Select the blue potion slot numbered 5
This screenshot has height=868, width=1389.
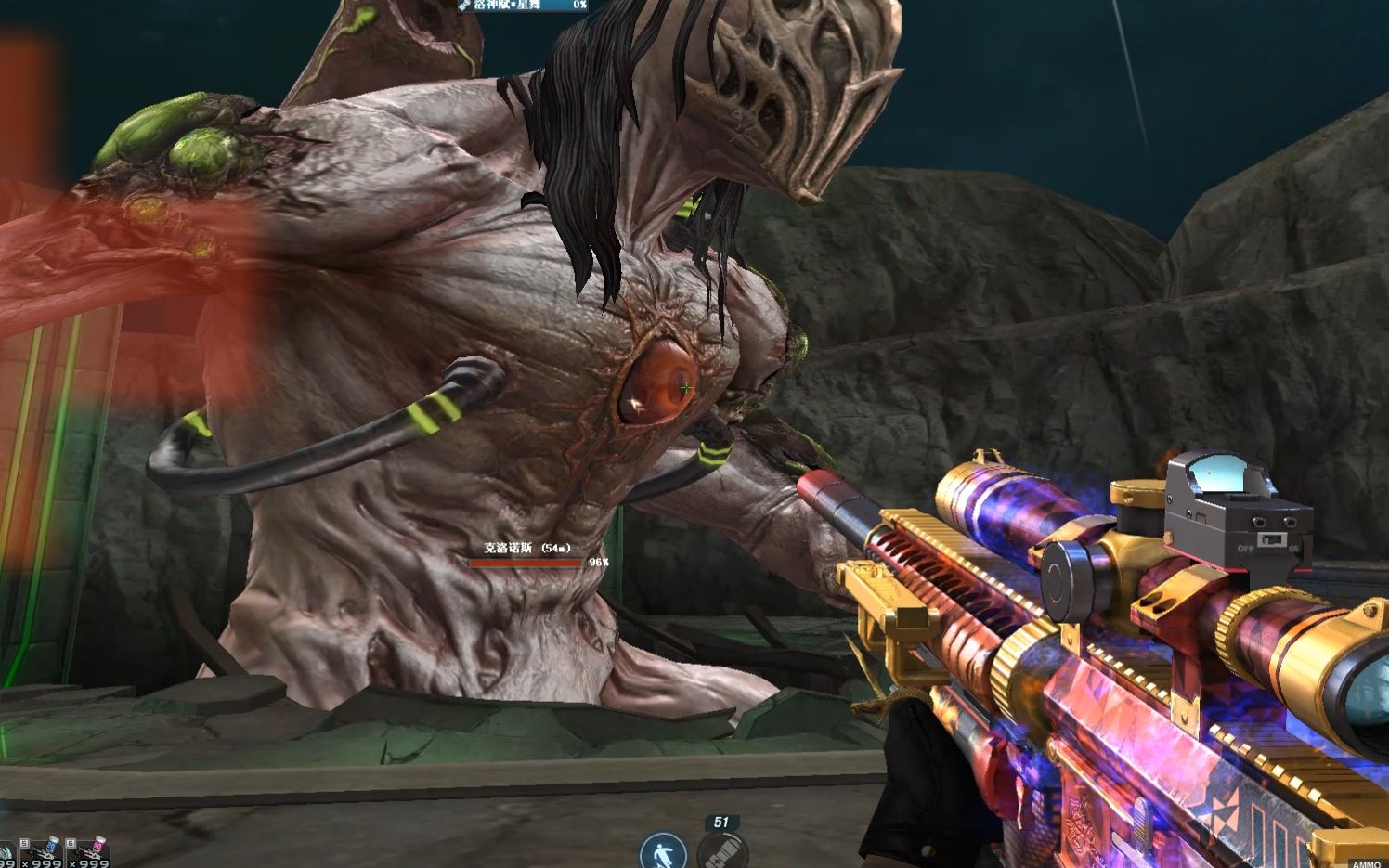tap(43, 852)
